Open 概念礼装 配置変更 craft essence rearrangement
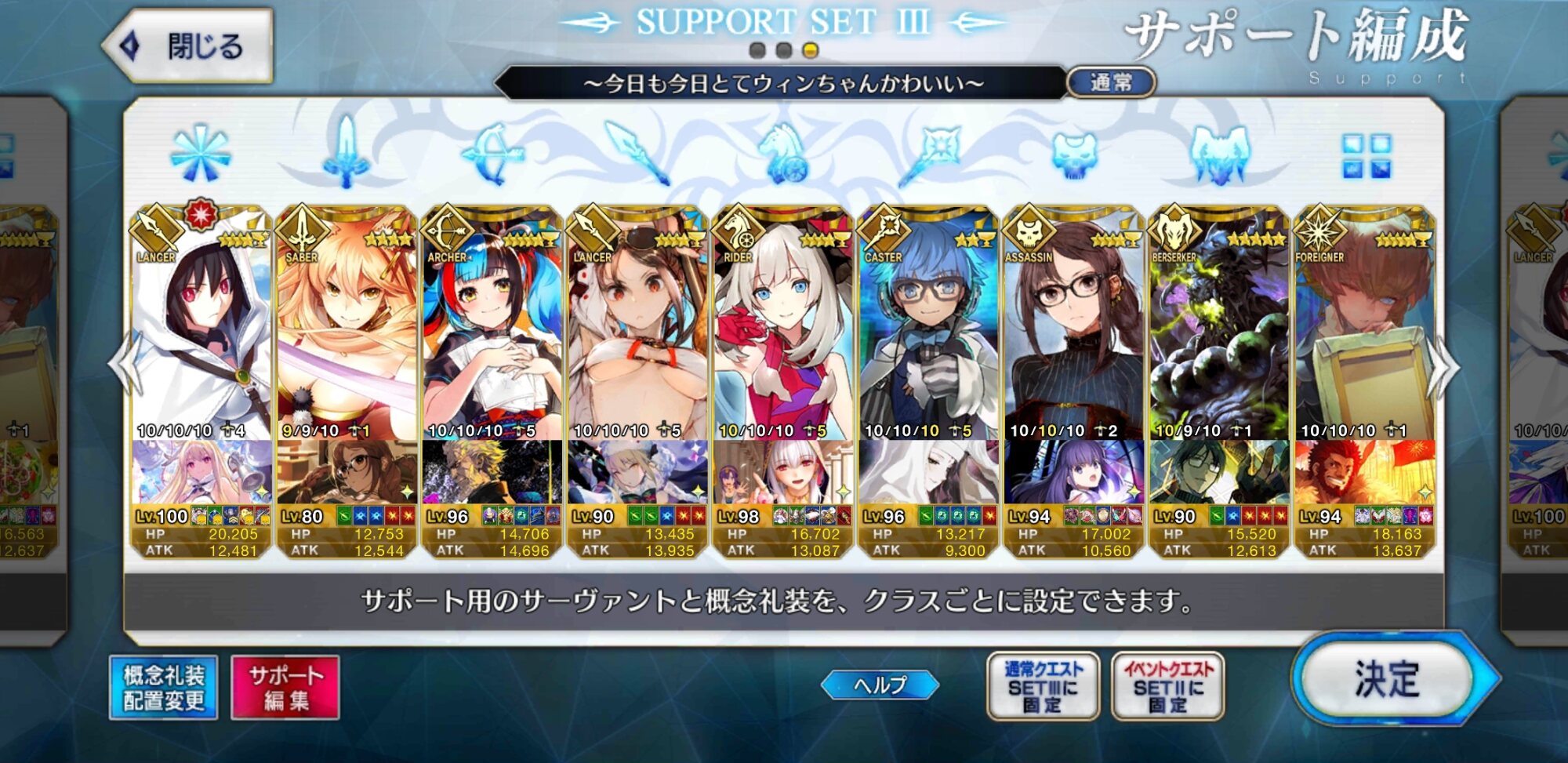This screenshot has width=1568, height=763. (x=164, y=688)
